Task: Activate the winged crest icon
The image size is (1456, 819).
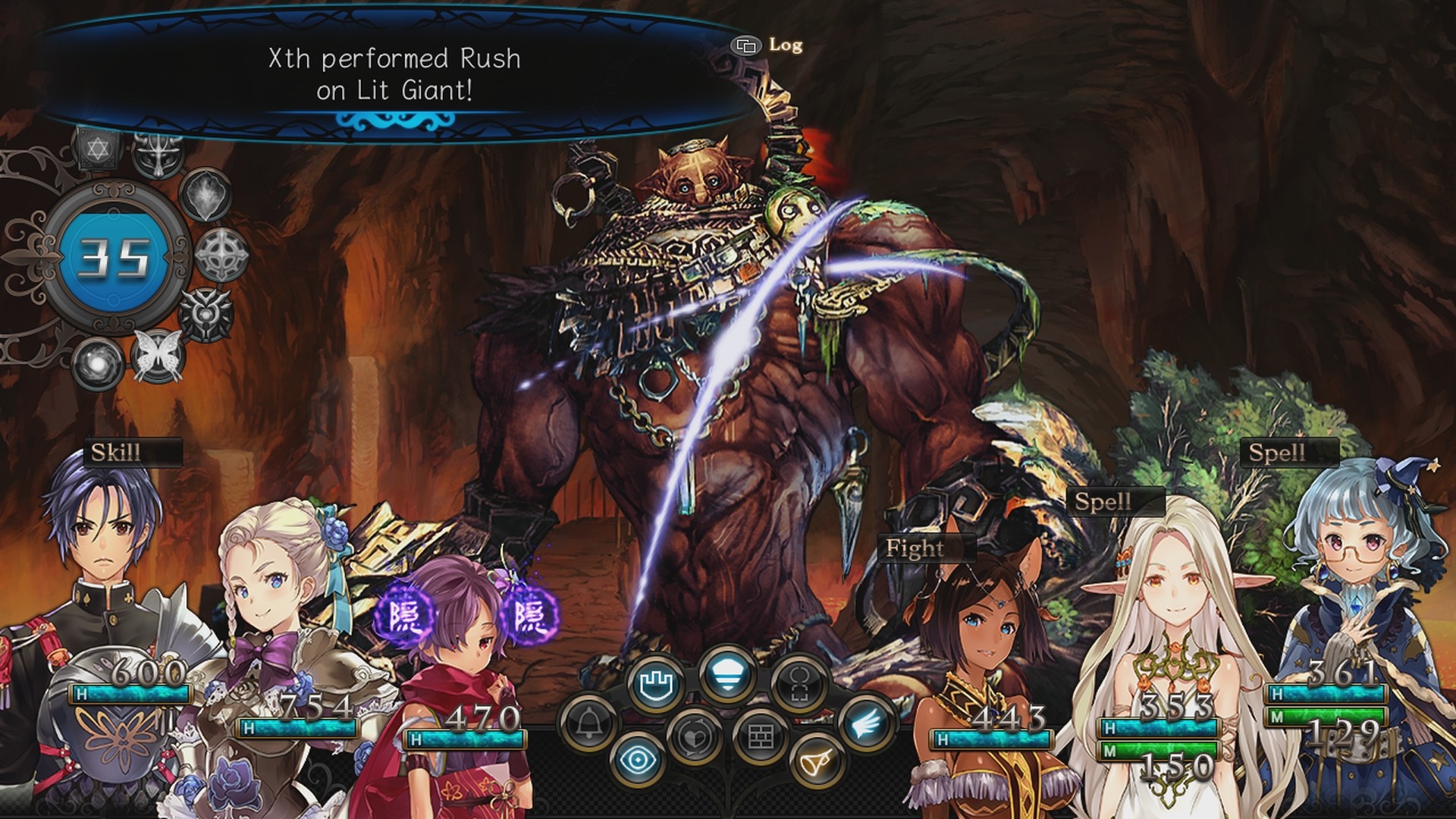Action: point(206,313)
